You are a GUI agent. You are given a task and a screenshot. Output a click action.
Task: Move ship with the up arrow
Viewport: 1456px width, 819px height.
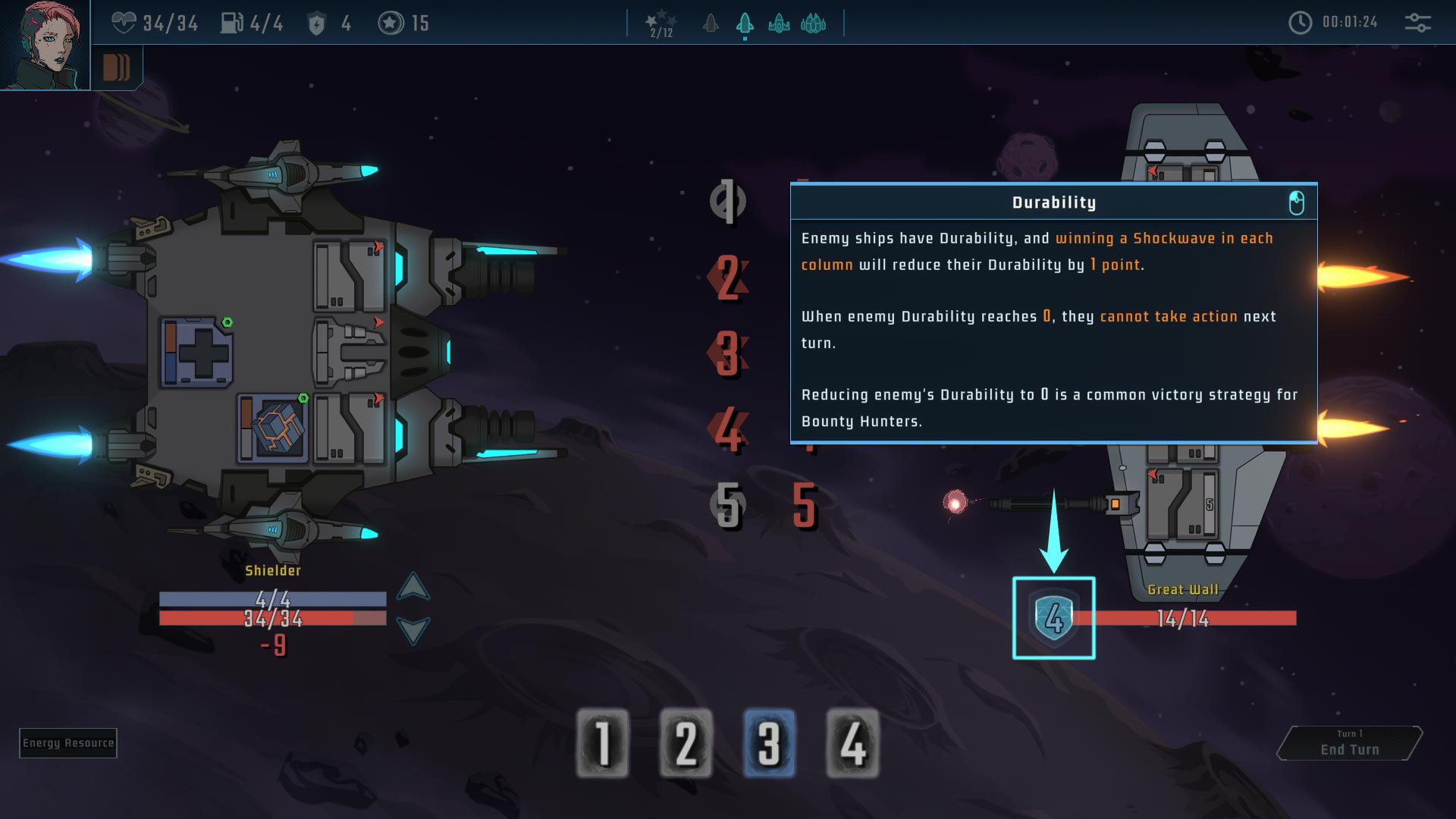pyautogui.click(x=413, y=586)
